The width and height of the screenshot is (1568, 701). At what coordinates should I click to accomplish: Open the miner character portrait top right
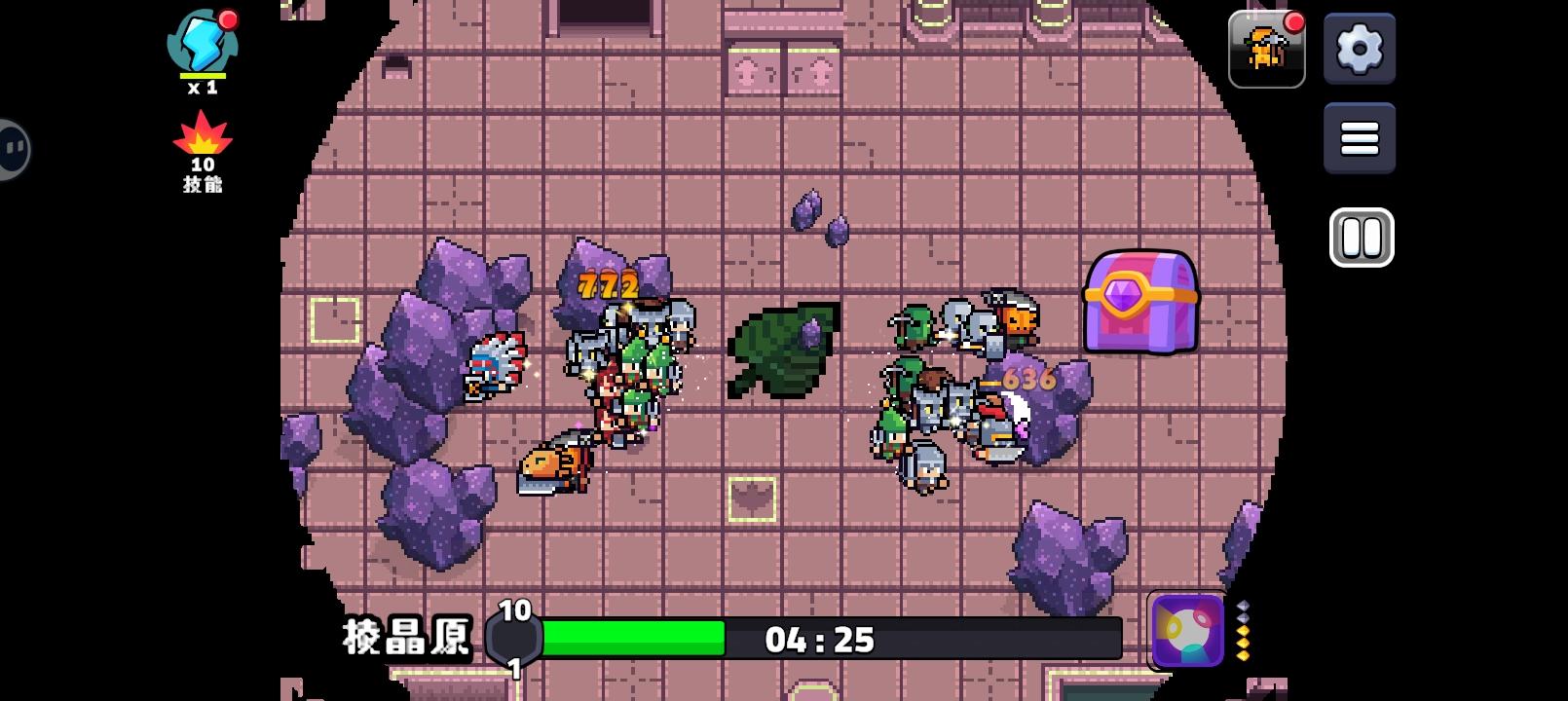tap(1267, 49)
